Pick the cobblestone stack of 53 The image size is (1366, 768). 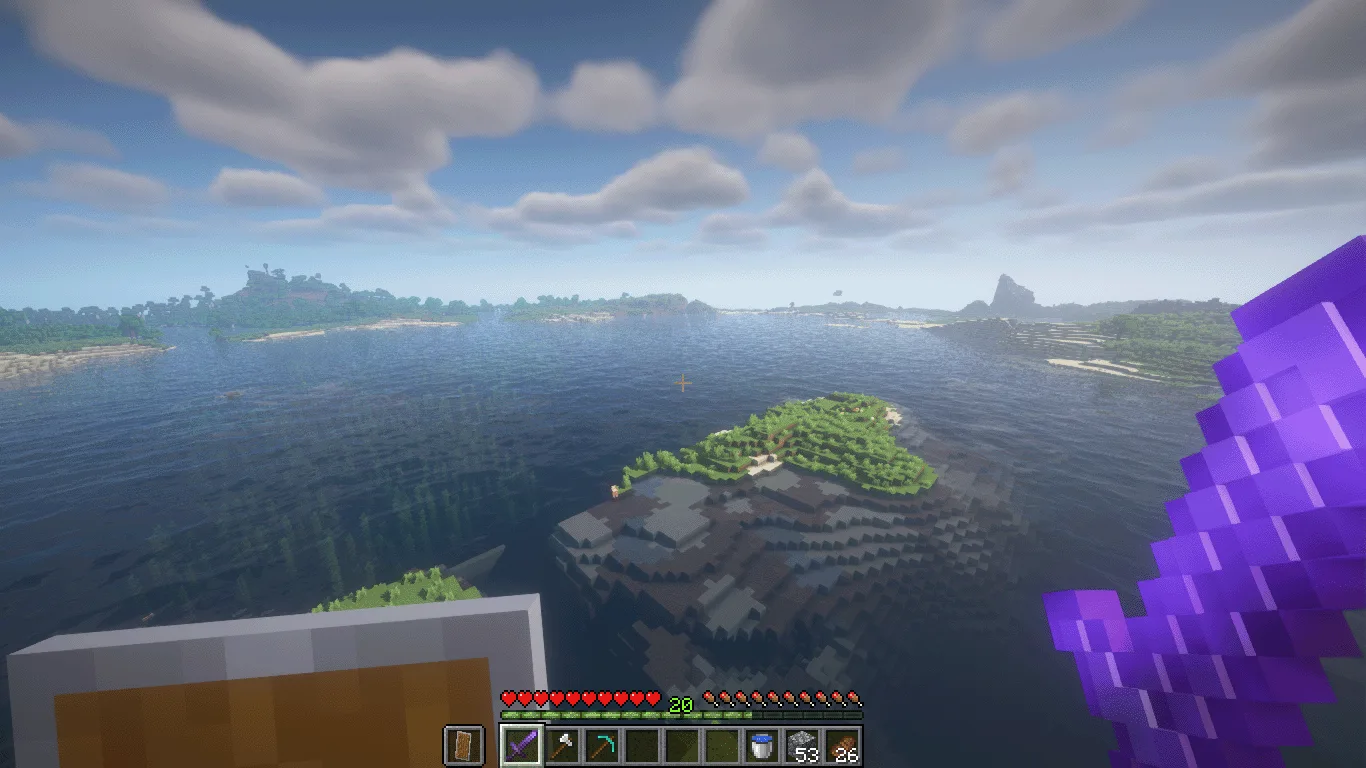(x=802, y=746)
